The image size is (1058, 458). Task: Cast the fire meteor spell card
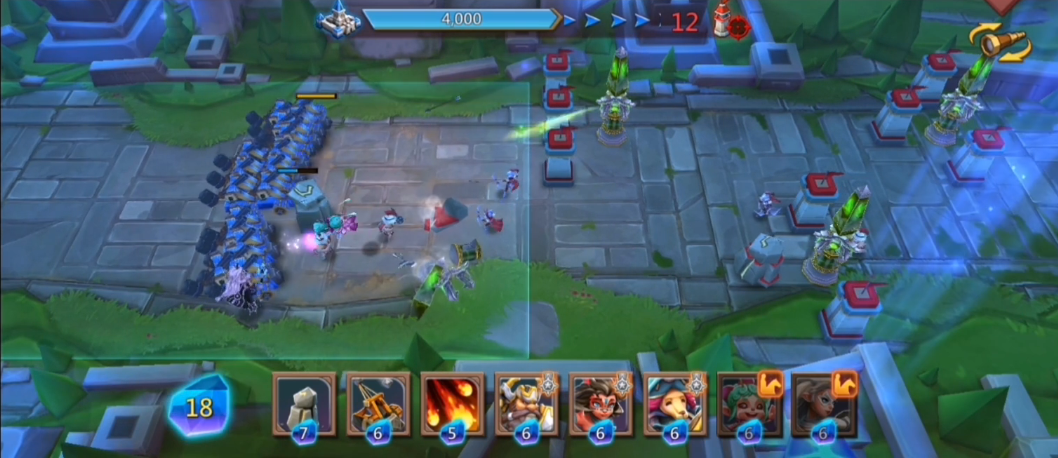coord(452,403)
